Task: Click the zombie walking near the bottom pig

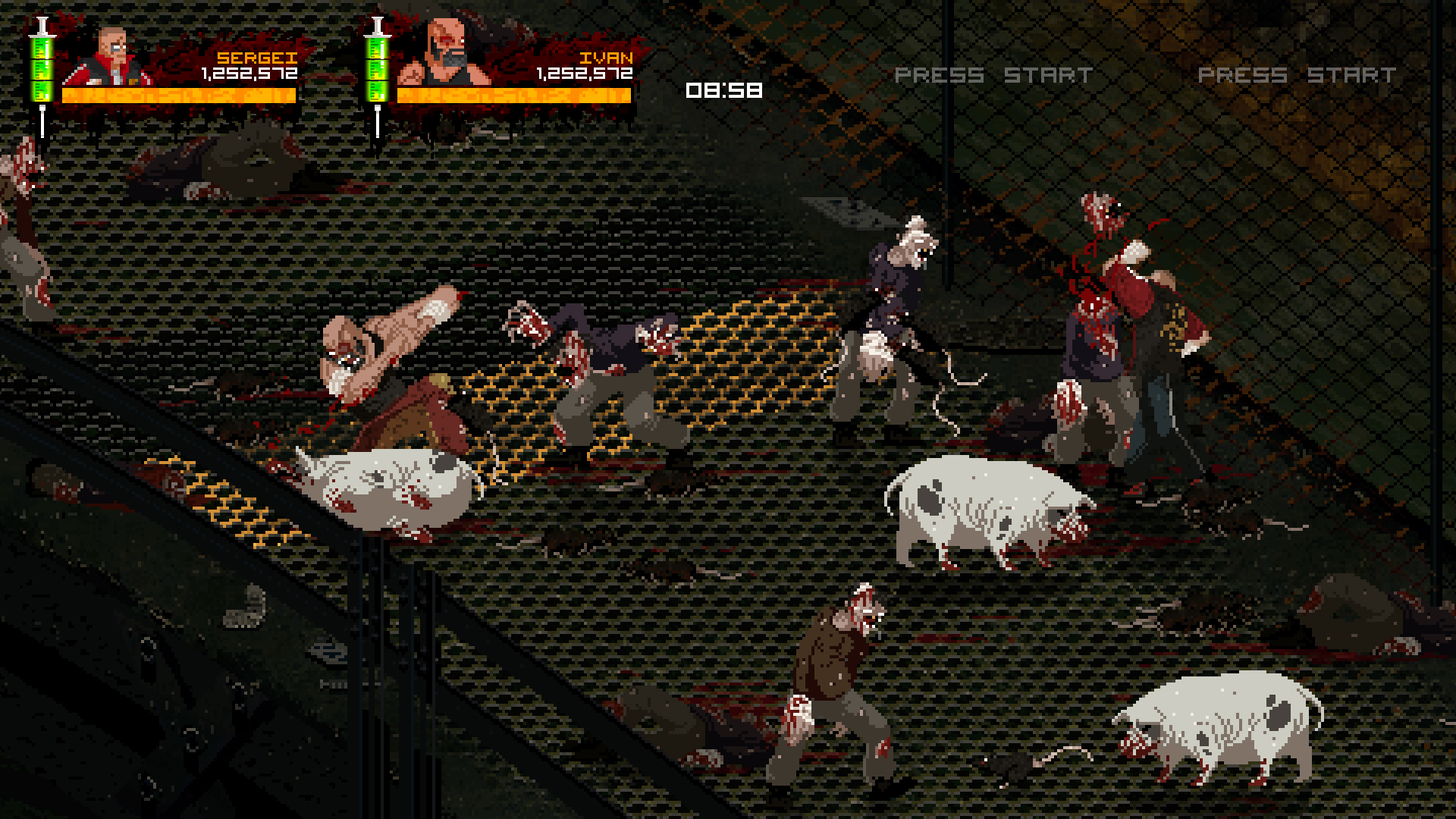Action: 842,675
